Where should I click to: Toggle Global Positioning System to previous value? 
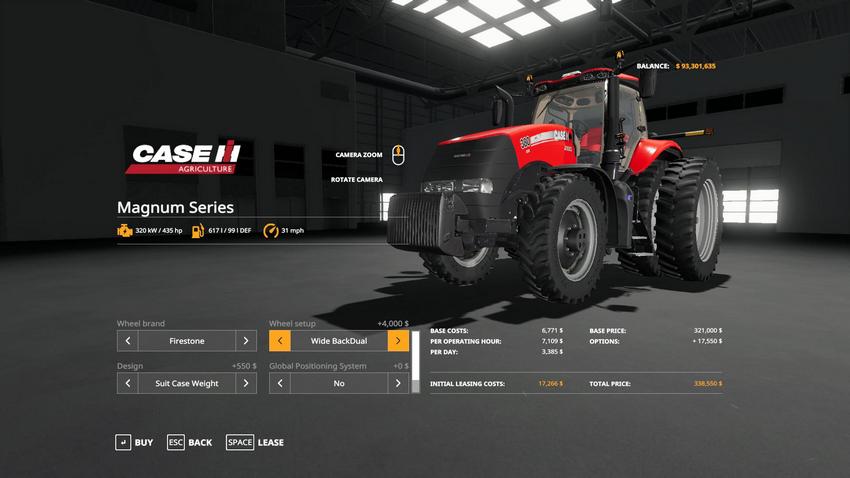(279, 383)
